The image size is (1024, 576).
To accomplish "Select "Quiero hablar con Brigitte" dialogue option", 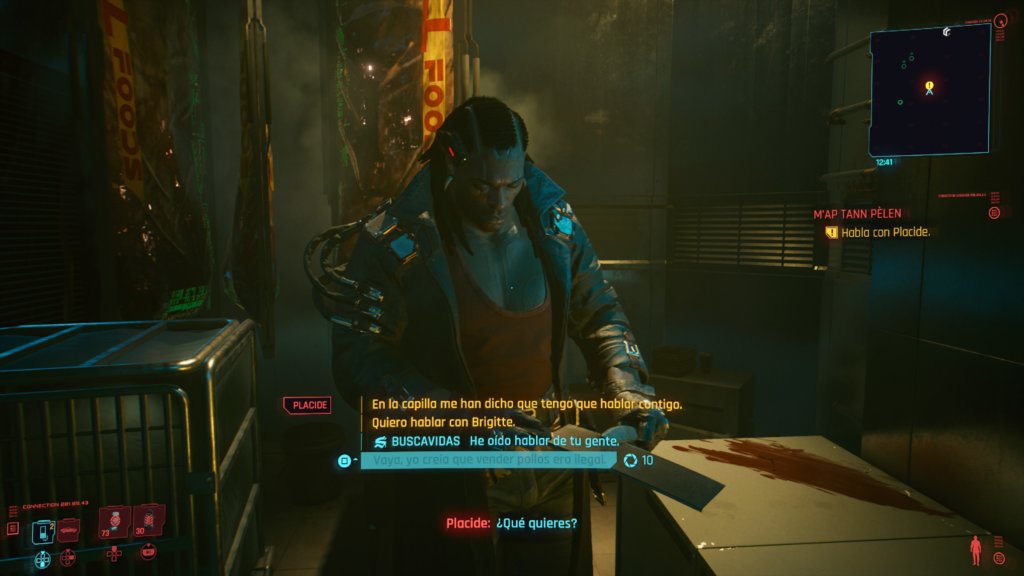I will 442,421.
